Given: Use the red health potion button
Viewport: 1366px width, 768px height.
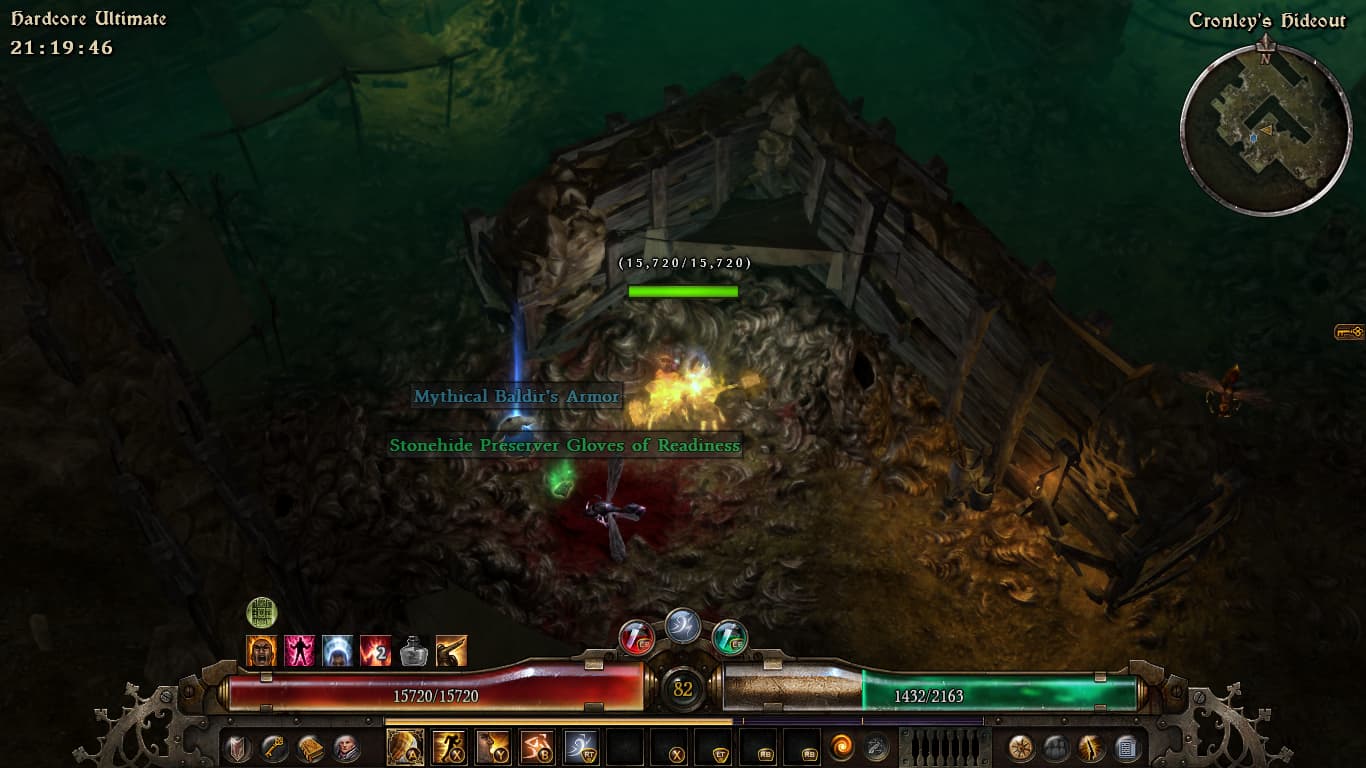Looking at the screenshot, I should (x=636, y=637).
